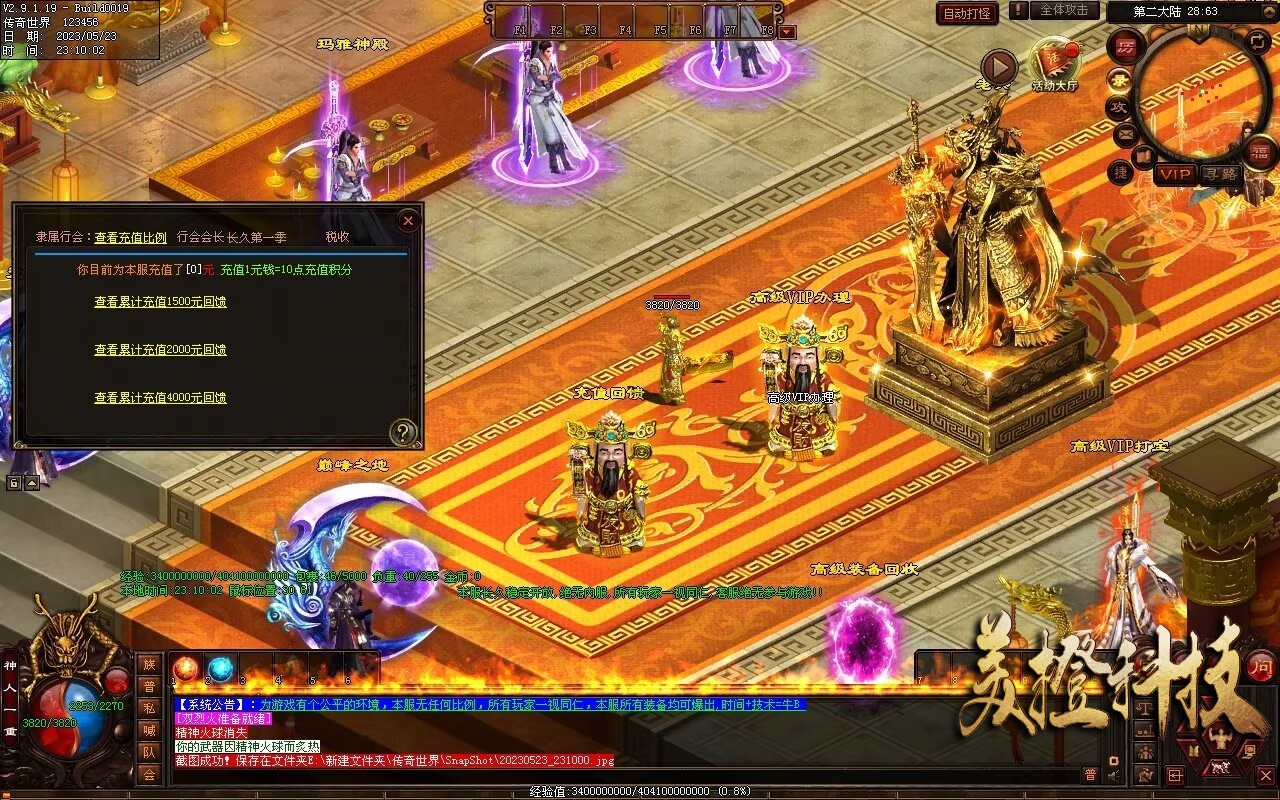Viewport: 1280px width, 800px height.
Task: Click the minimap refresh arrows button
Action: tap(1259, 41)
